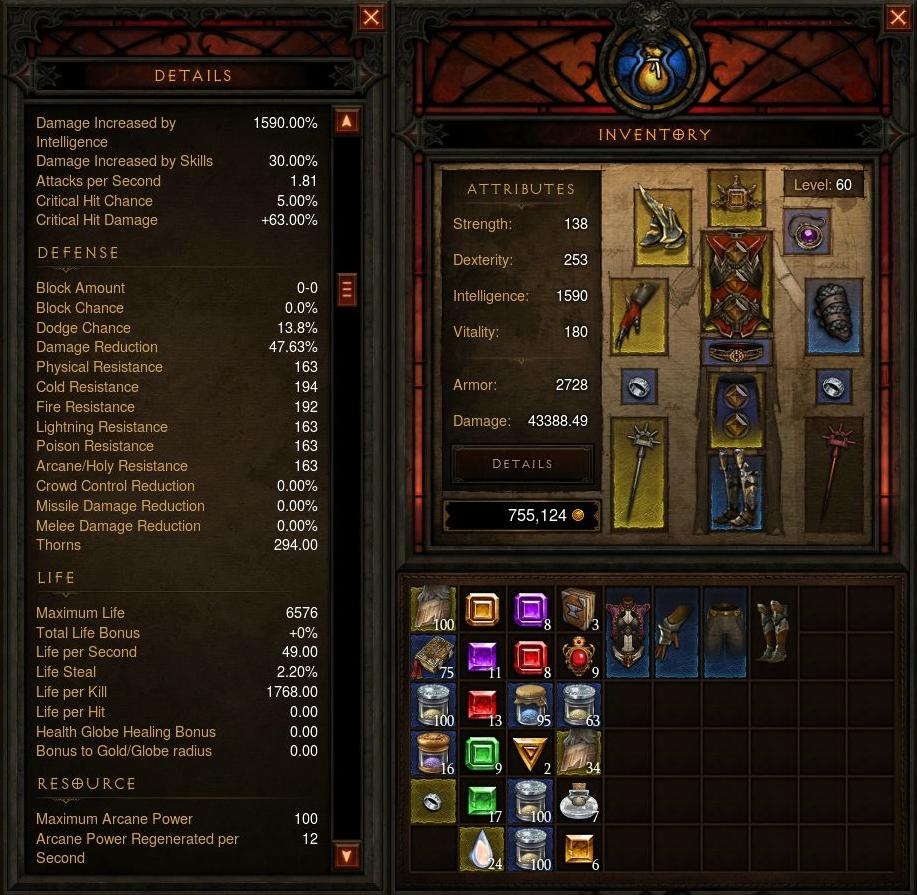Select the unequipped pants in the bag

click(724, 632)
